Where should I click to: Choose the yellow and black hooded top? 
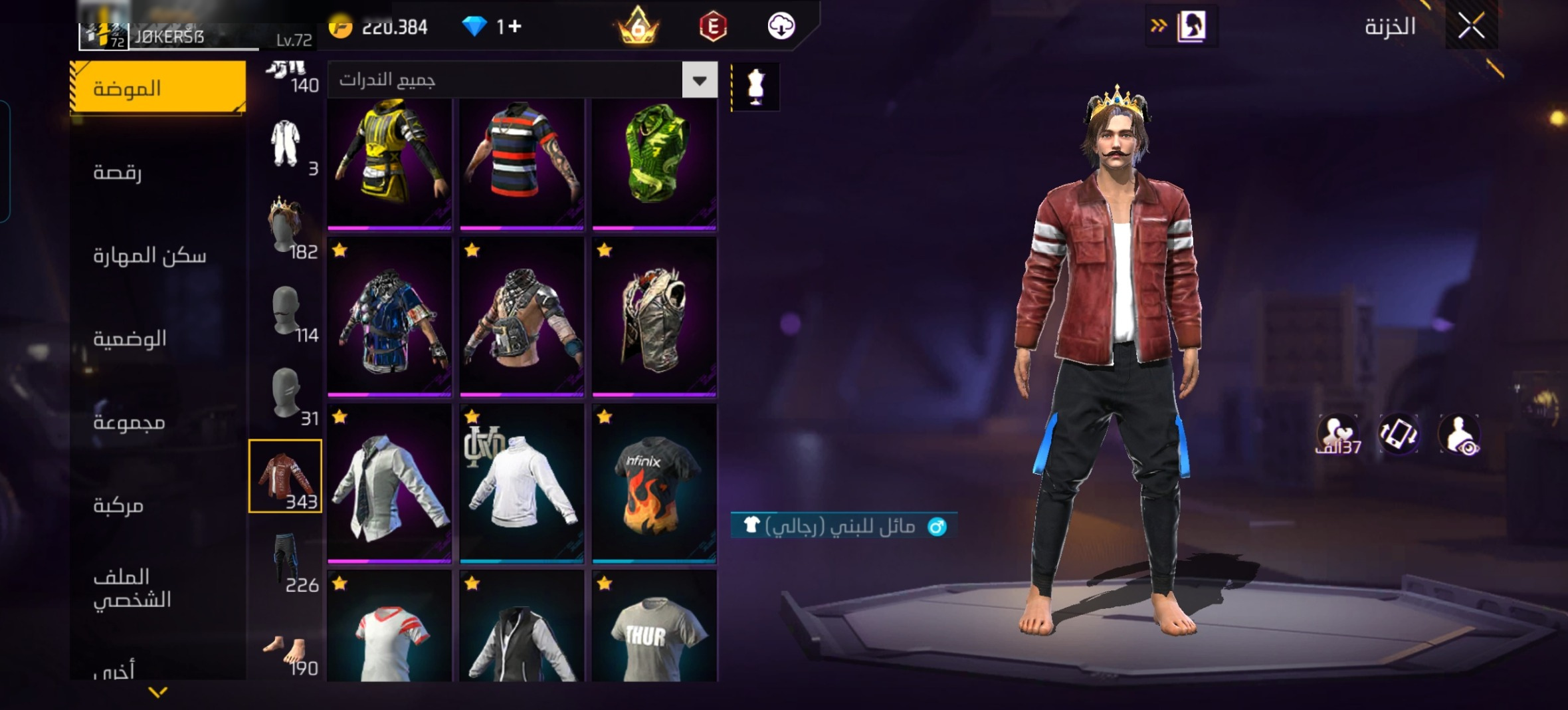tap(389, 163)
